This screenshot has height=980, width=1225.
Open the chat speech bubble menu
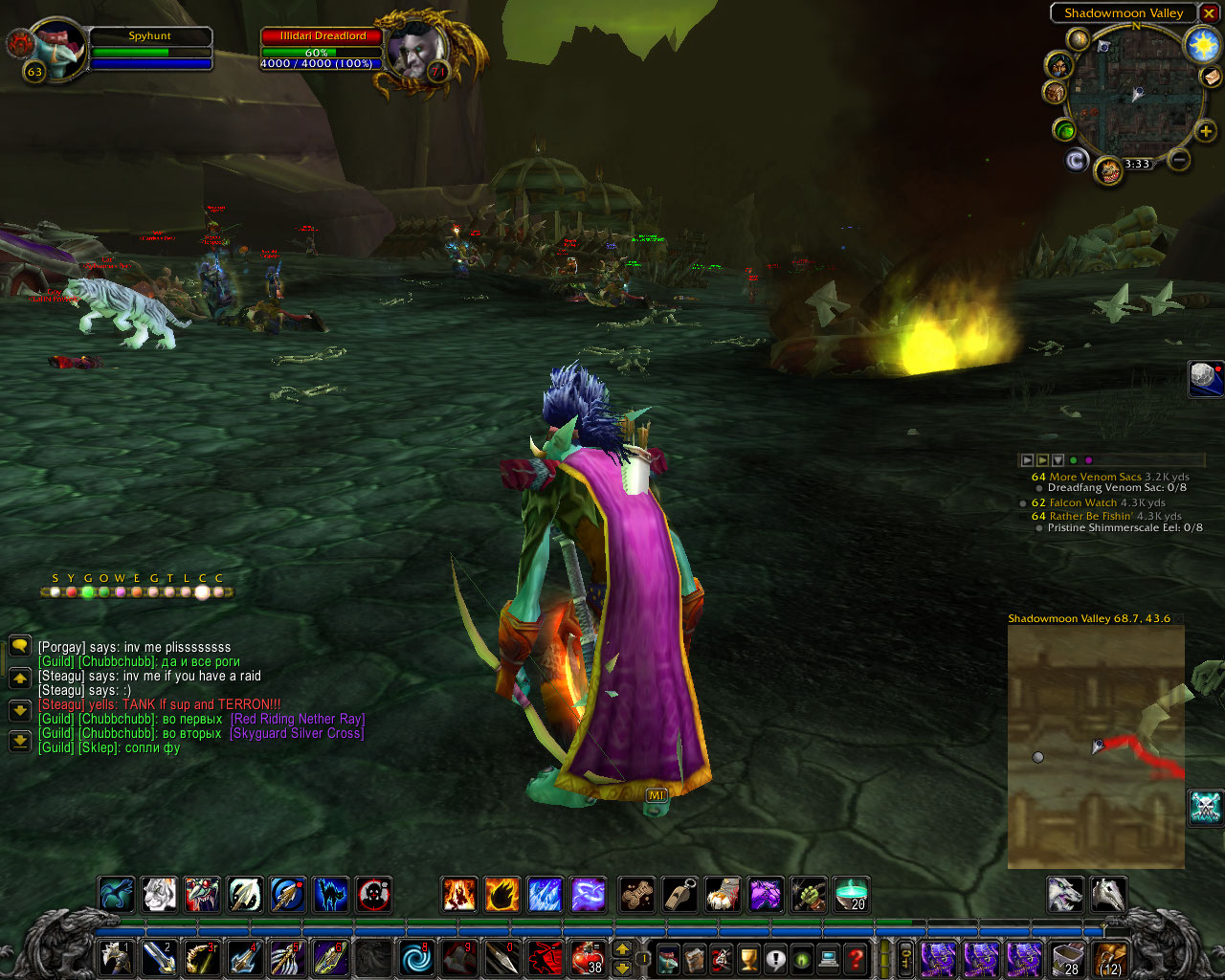pos(19,647)
